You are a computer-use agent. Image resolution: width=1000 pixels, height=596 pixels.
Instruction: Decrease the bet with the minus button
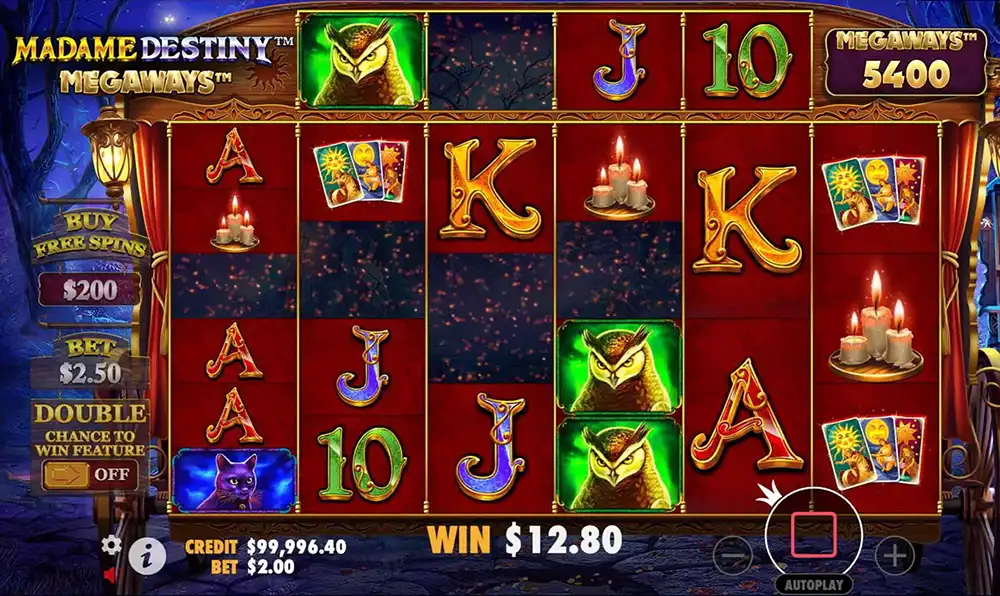[x=733, y=555]
